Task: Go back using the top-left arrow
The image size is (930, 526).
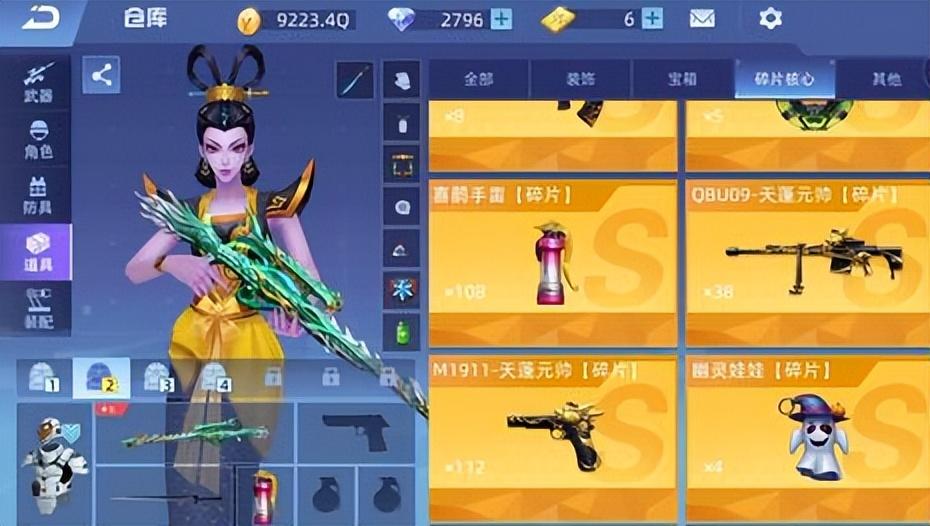Action: [40, 17]
